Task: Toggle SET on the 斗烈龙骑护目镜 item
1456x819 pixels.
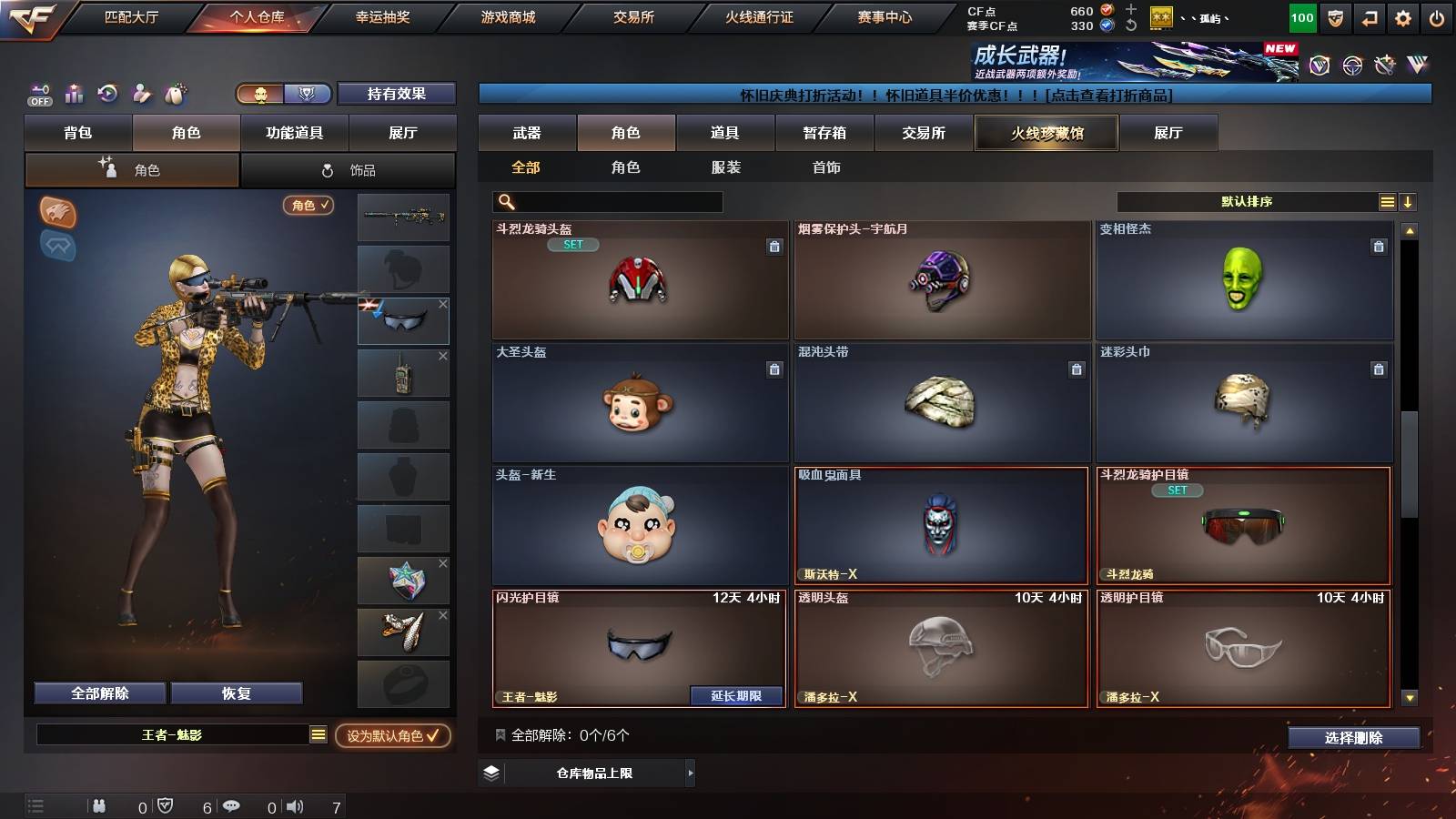Action: [x=1178, y=490]
